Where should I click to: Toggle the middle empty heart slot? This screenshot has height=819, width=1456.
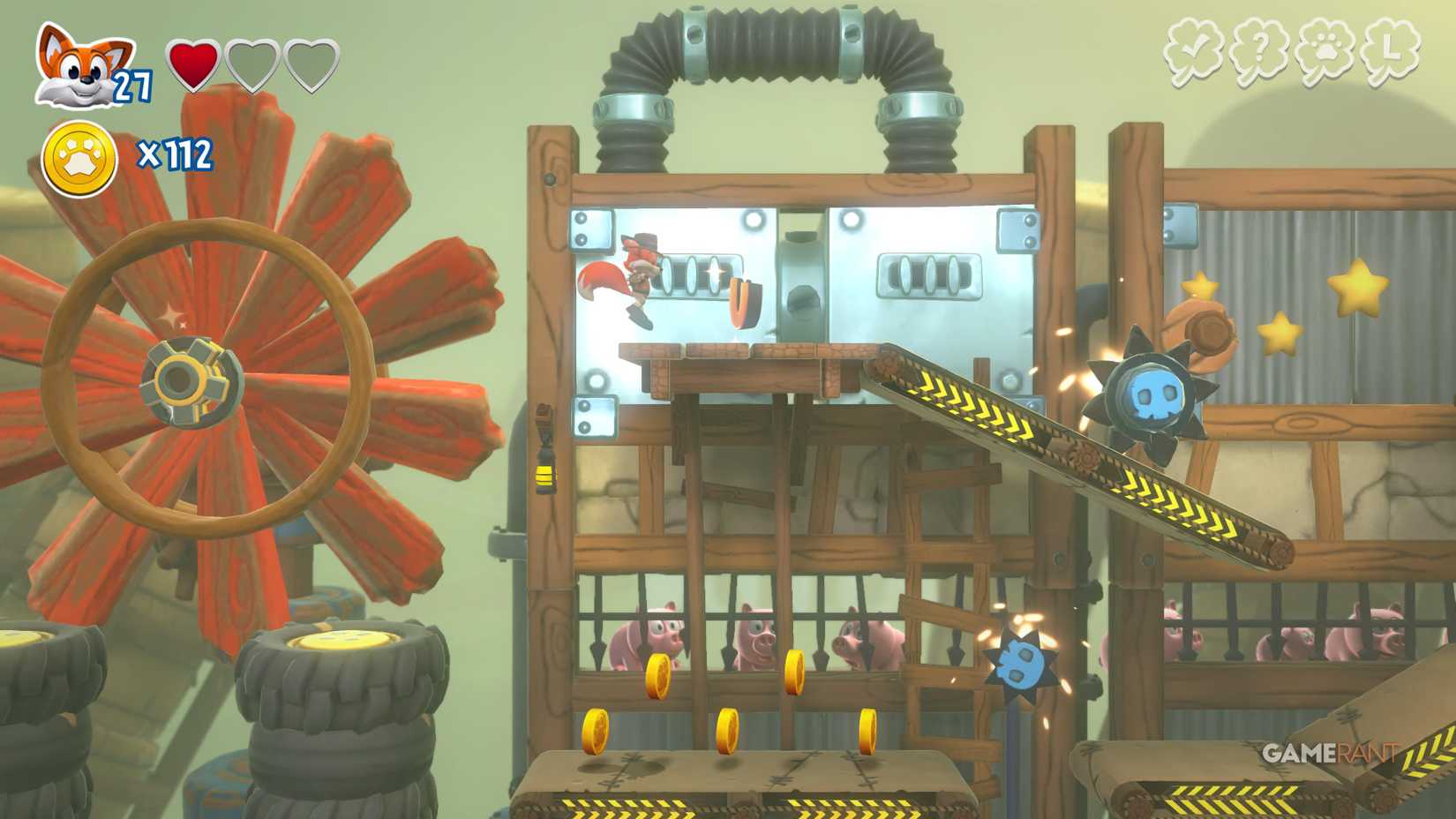[x=254, y=64]
